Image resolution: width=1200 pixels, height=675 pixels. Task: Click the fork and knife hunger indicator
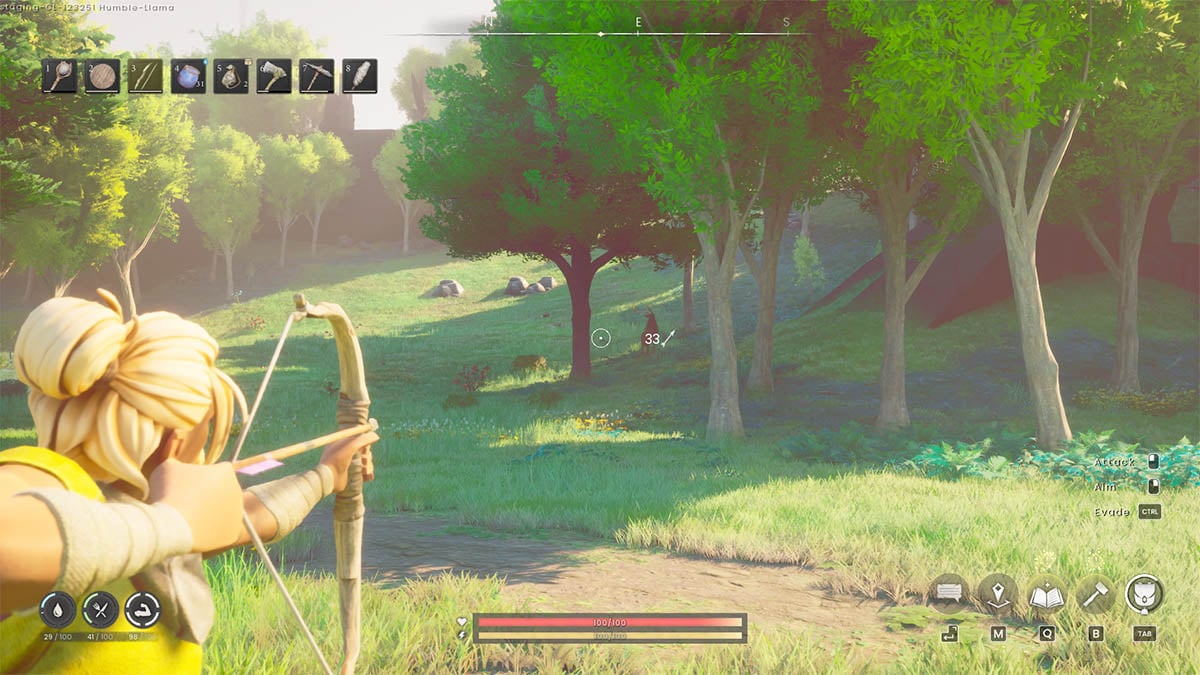pos(100,609)
